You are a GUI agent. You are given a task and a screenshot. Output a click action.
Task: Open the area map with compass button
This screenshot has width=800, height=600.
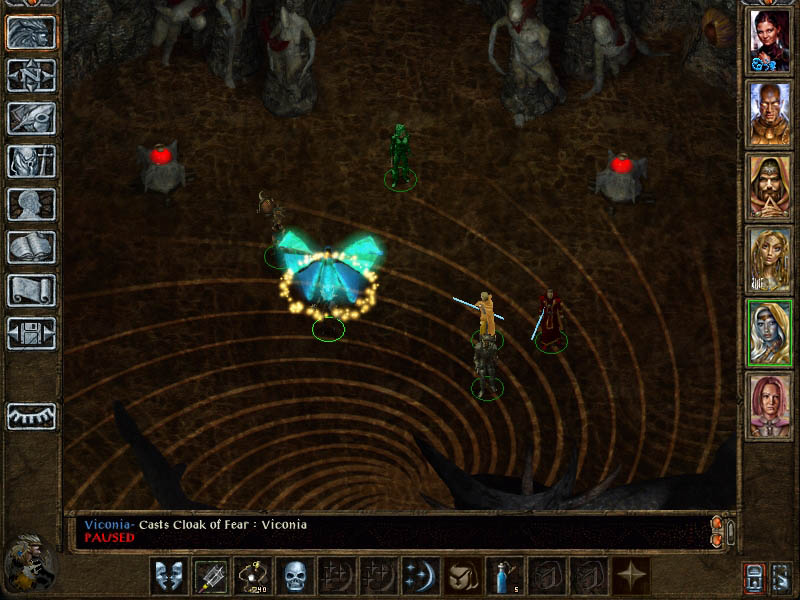click(31, 76)
